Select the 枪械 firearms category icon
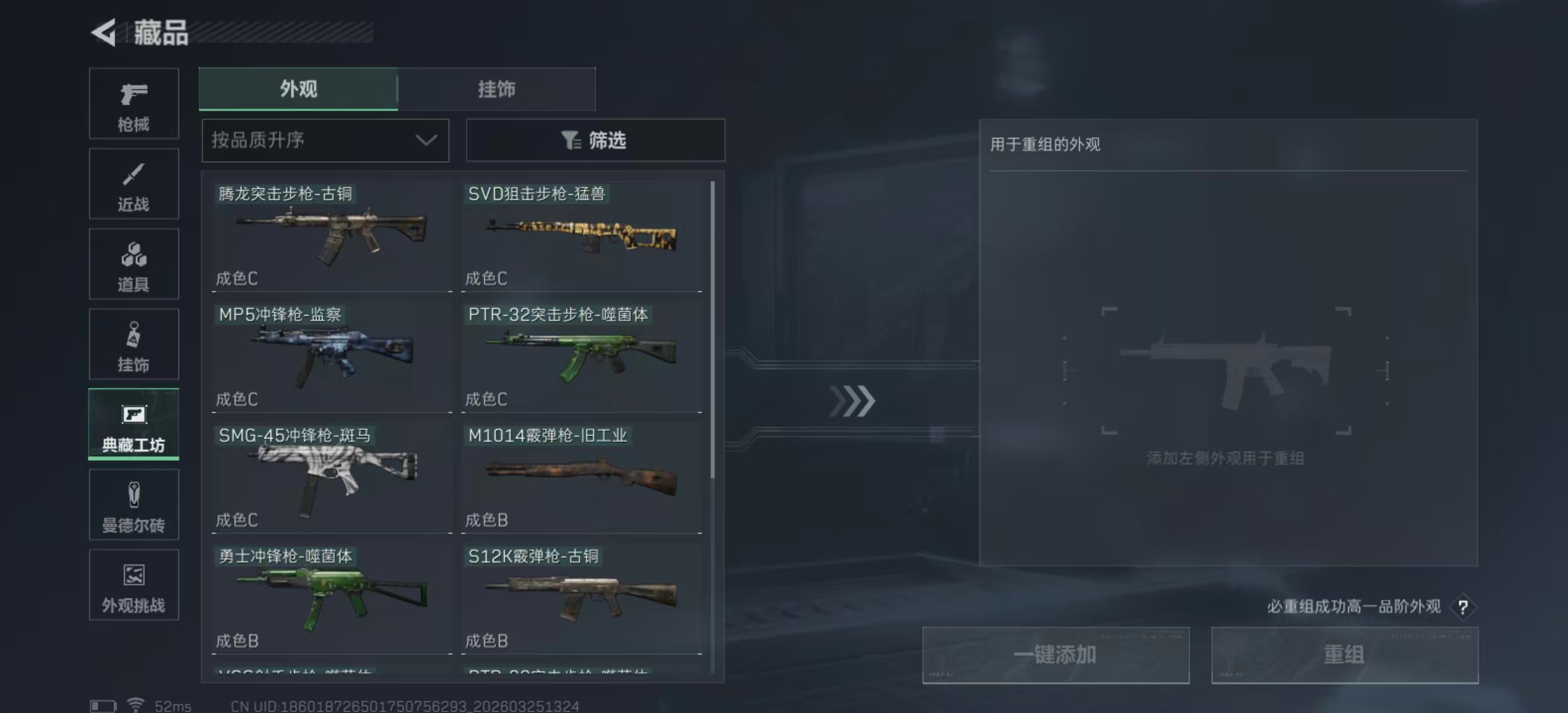This screenshot has height=713, width=1568. [133, 104]
